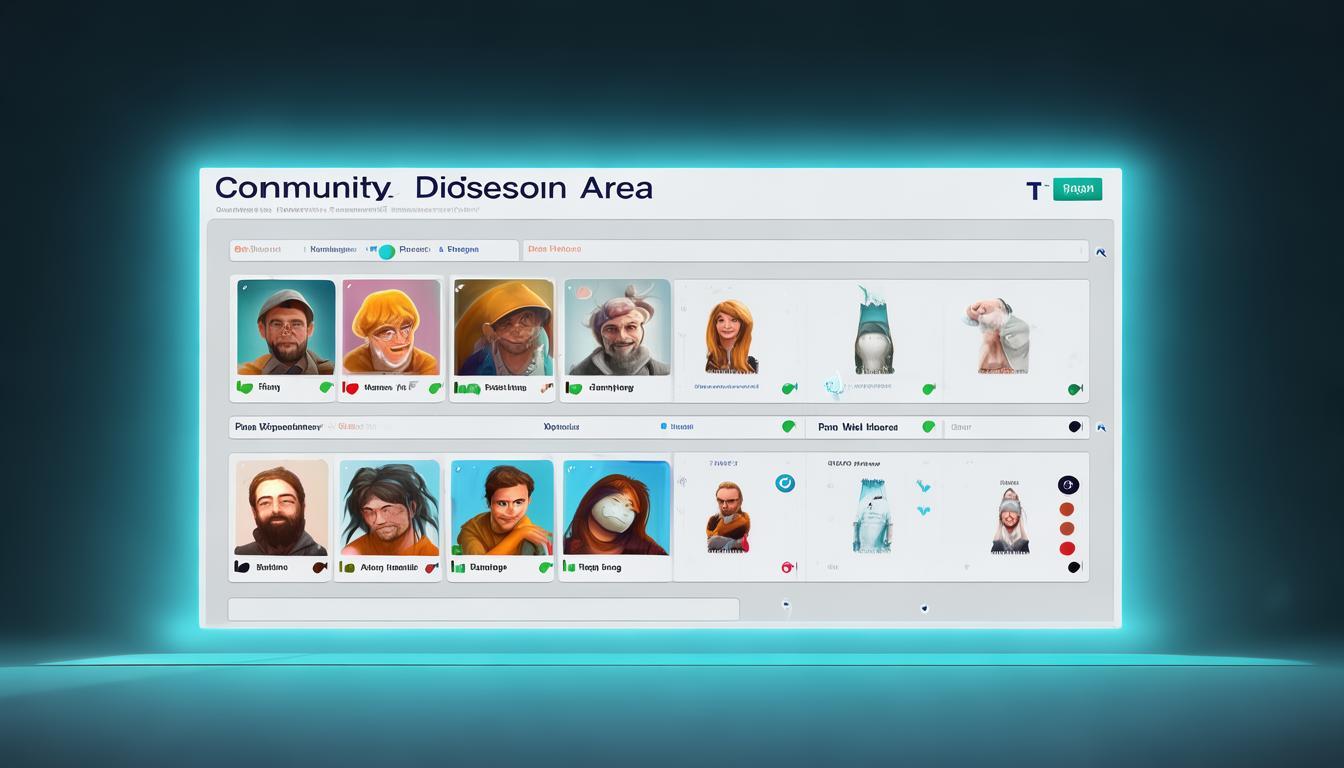Toggle the teal dot in the filter bar
Viewport: 1344px width, 768px height.
click(x=386, y=252)
